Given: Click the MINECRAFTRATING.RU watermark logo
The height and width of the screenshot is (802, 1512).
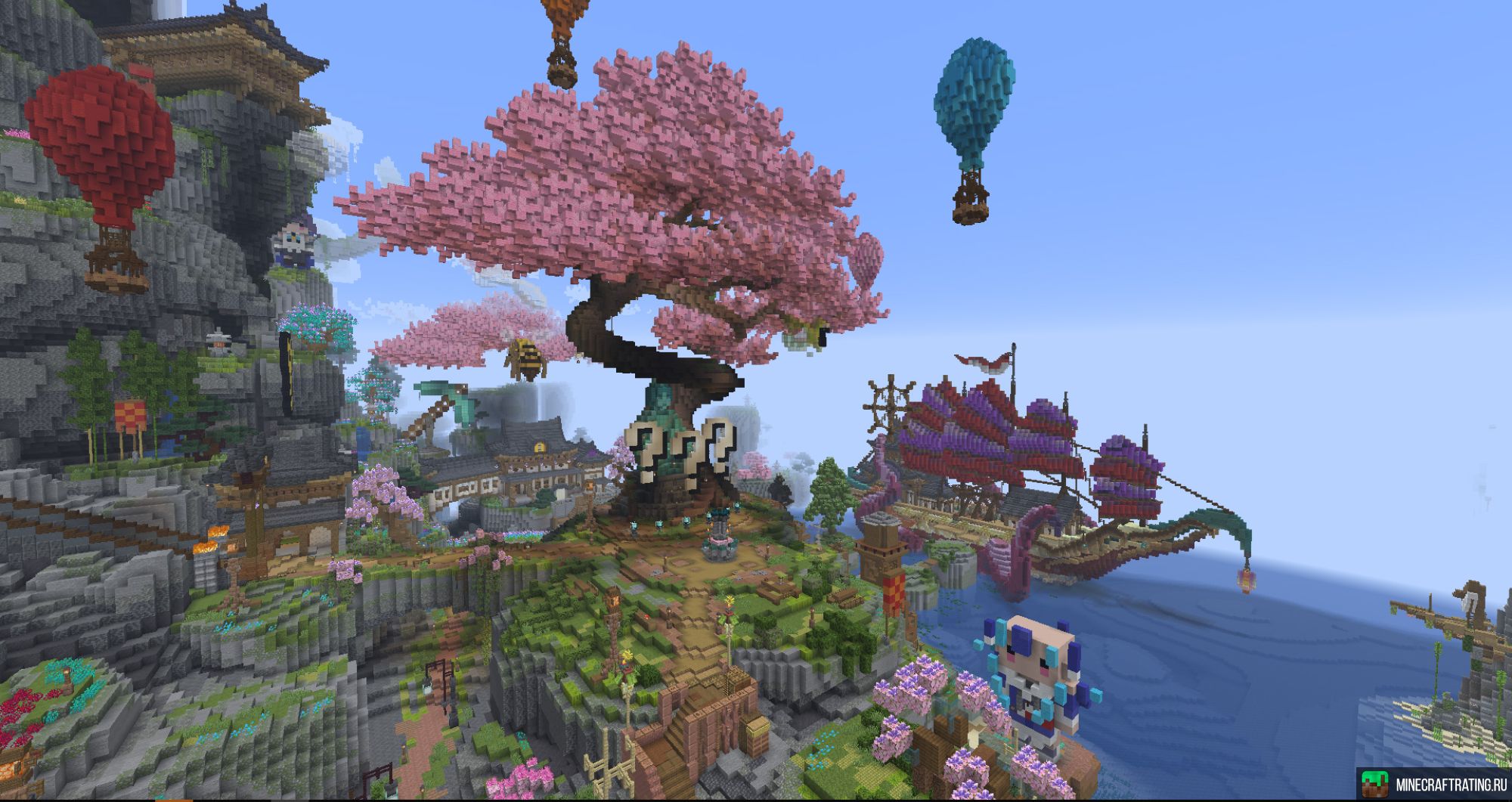Looking at the screenshot, I should tap(1433, 785).
